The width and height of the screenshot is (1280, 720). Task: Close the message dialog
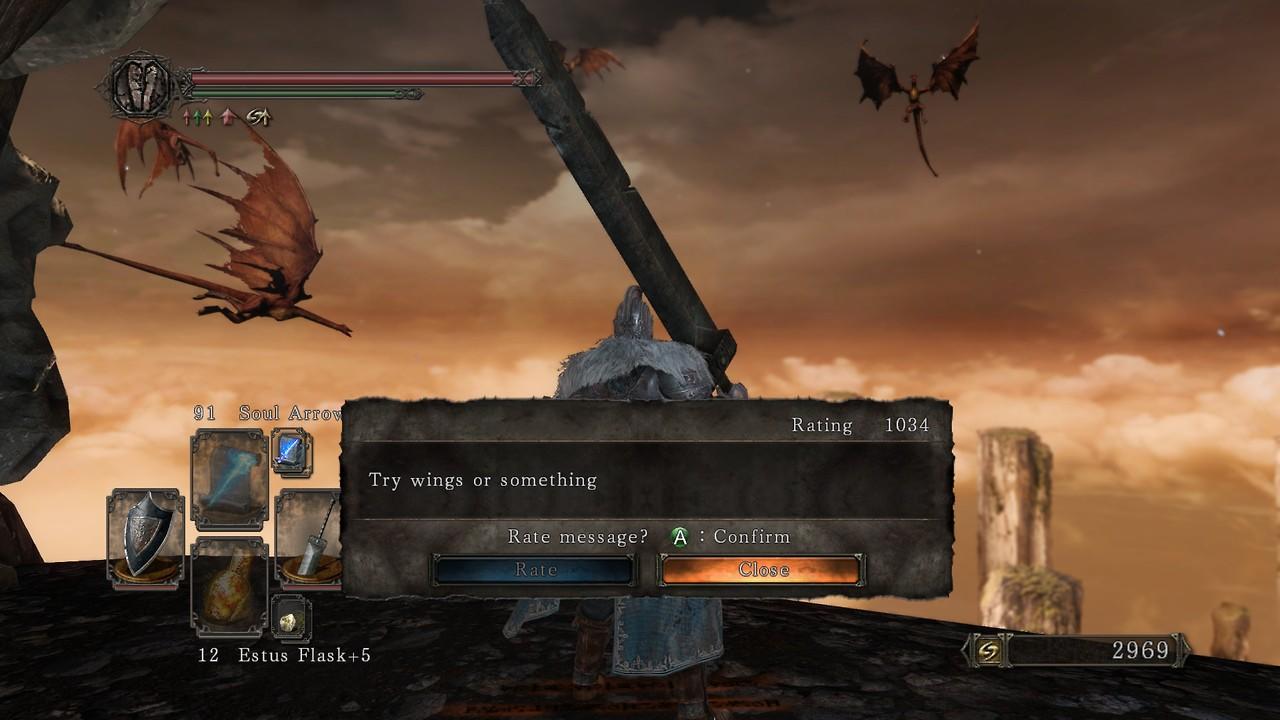(762, 570)
